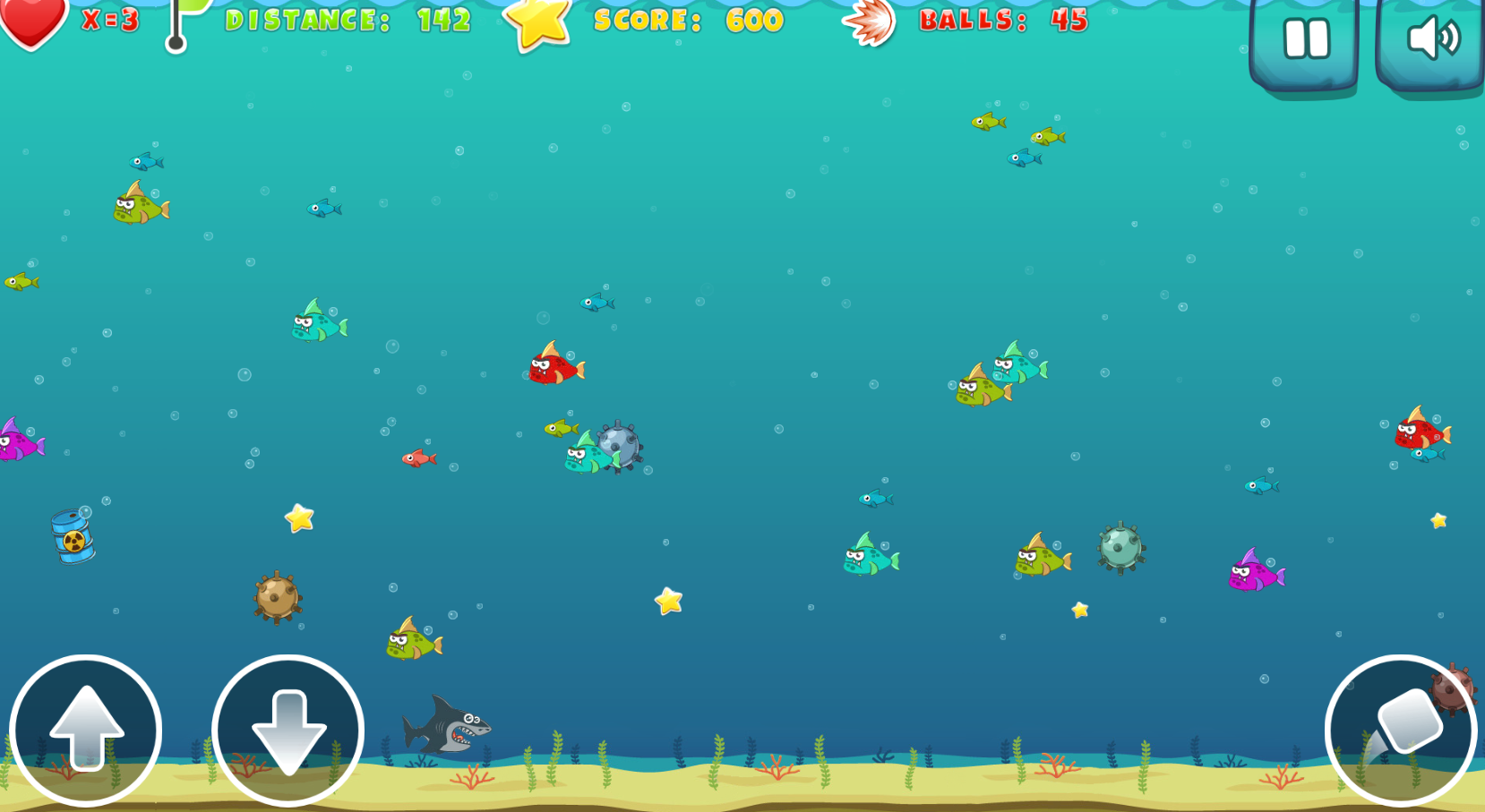1485x812 pixels.
Task: Click the heart lives icon
Action: pos(34,20)
